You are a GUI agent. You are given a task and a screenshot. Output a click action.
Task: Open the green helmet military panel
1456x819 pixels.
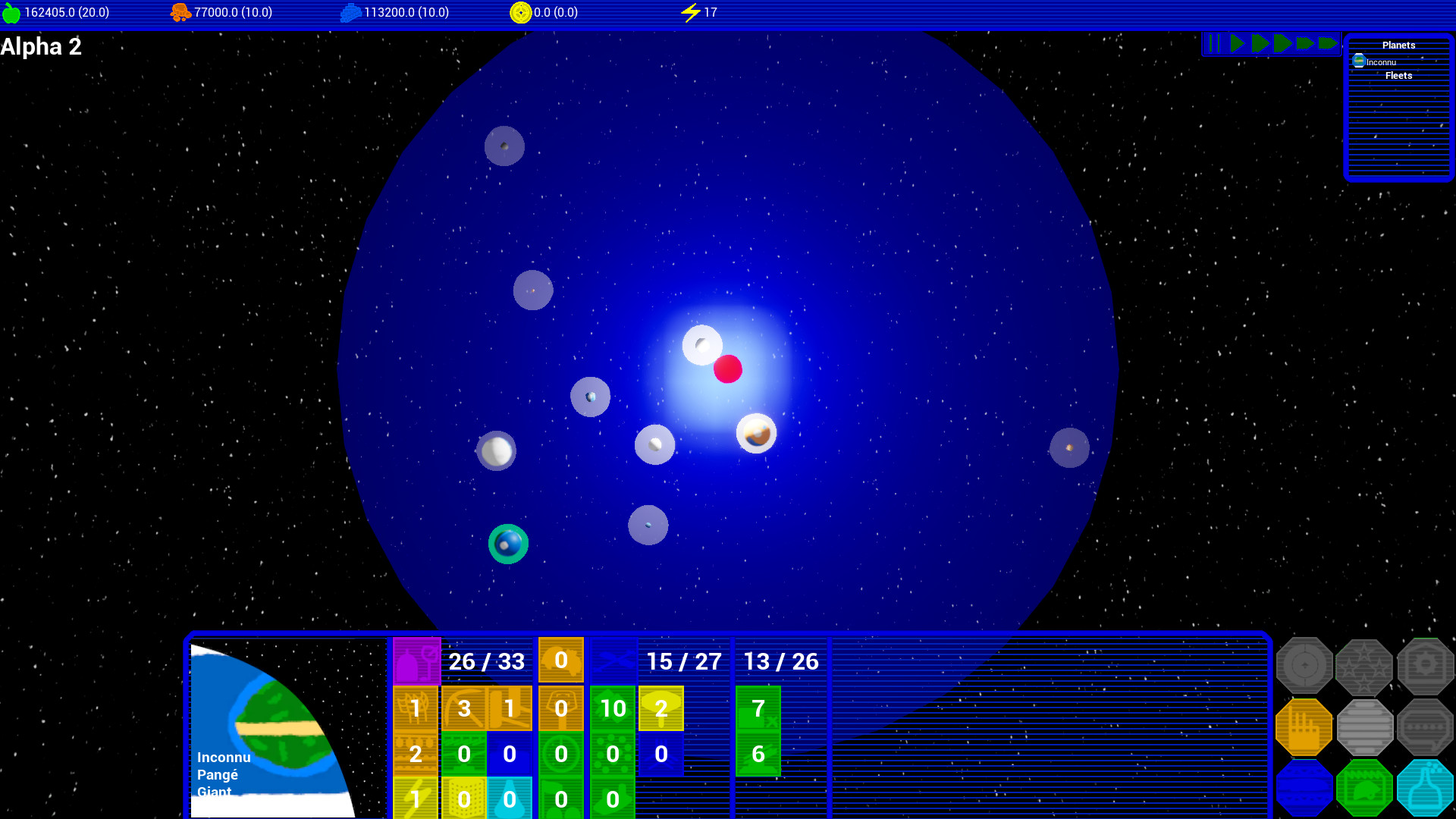coord(1365,789)
